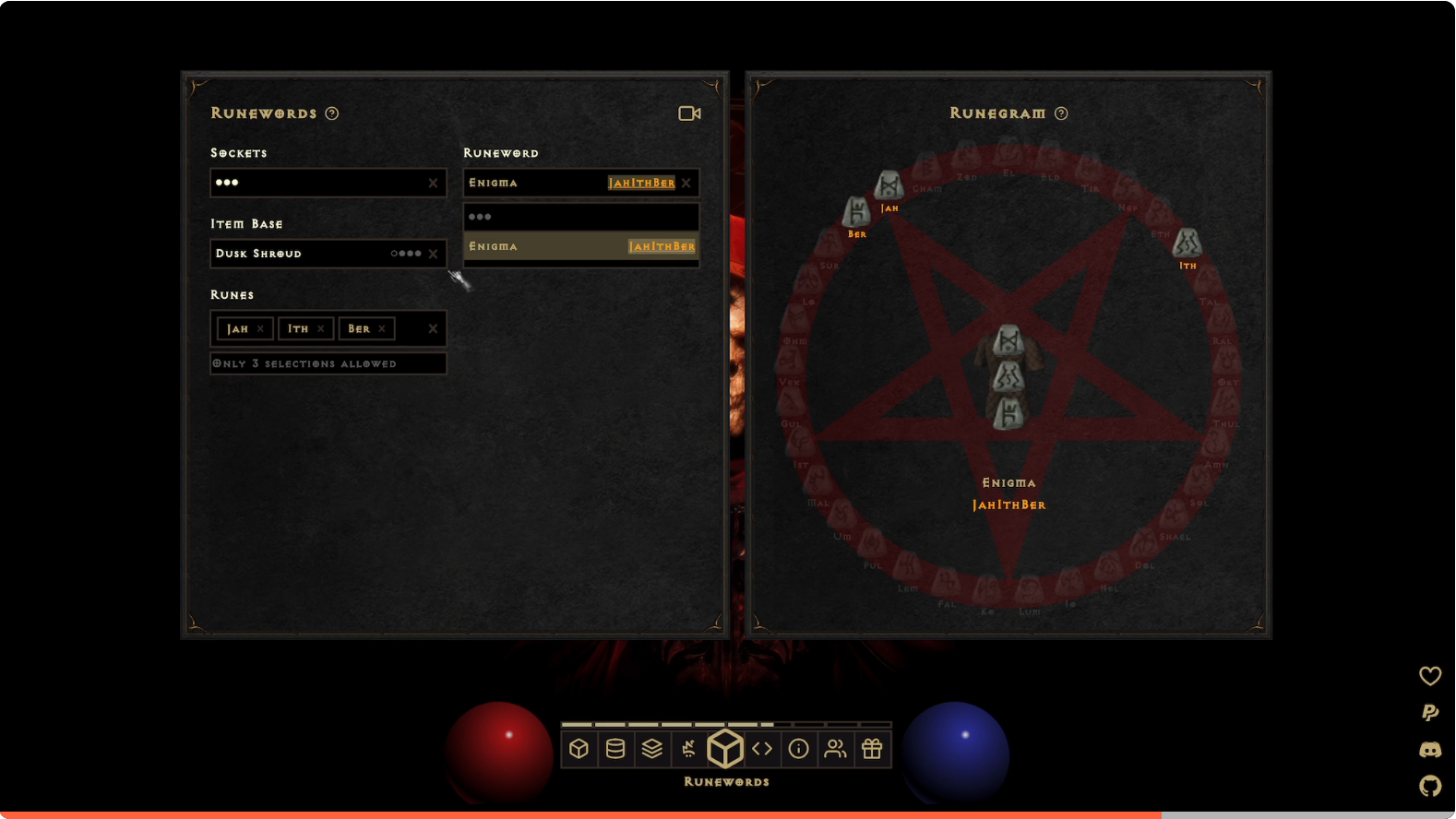Image resolution: width=1456 pixels, height=819 pixels.
Task: Select the Ber rune on the runegram
Action: click(856, 212)
